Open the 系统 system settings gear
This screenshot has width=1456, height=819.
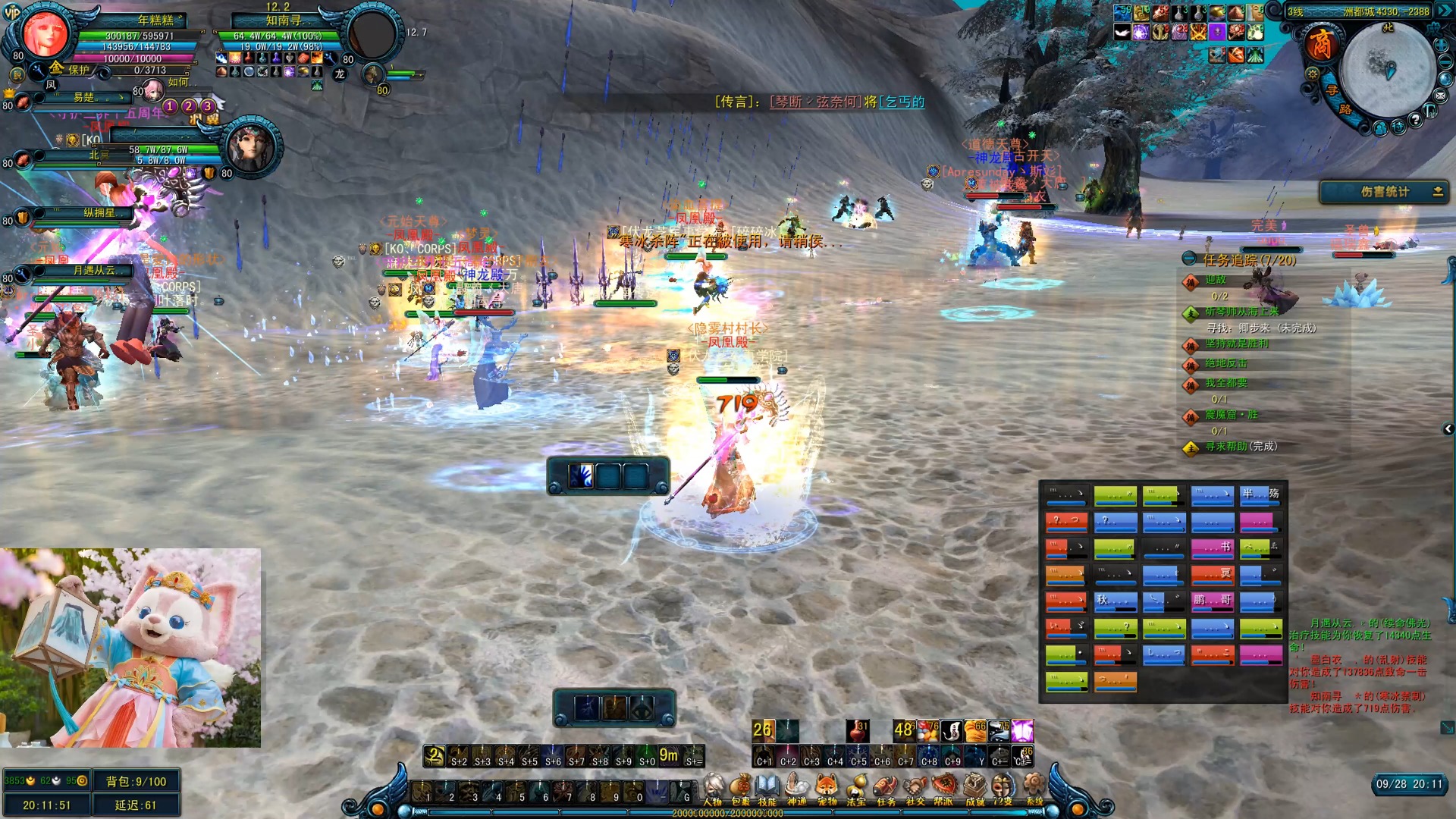coord(1034,789)
